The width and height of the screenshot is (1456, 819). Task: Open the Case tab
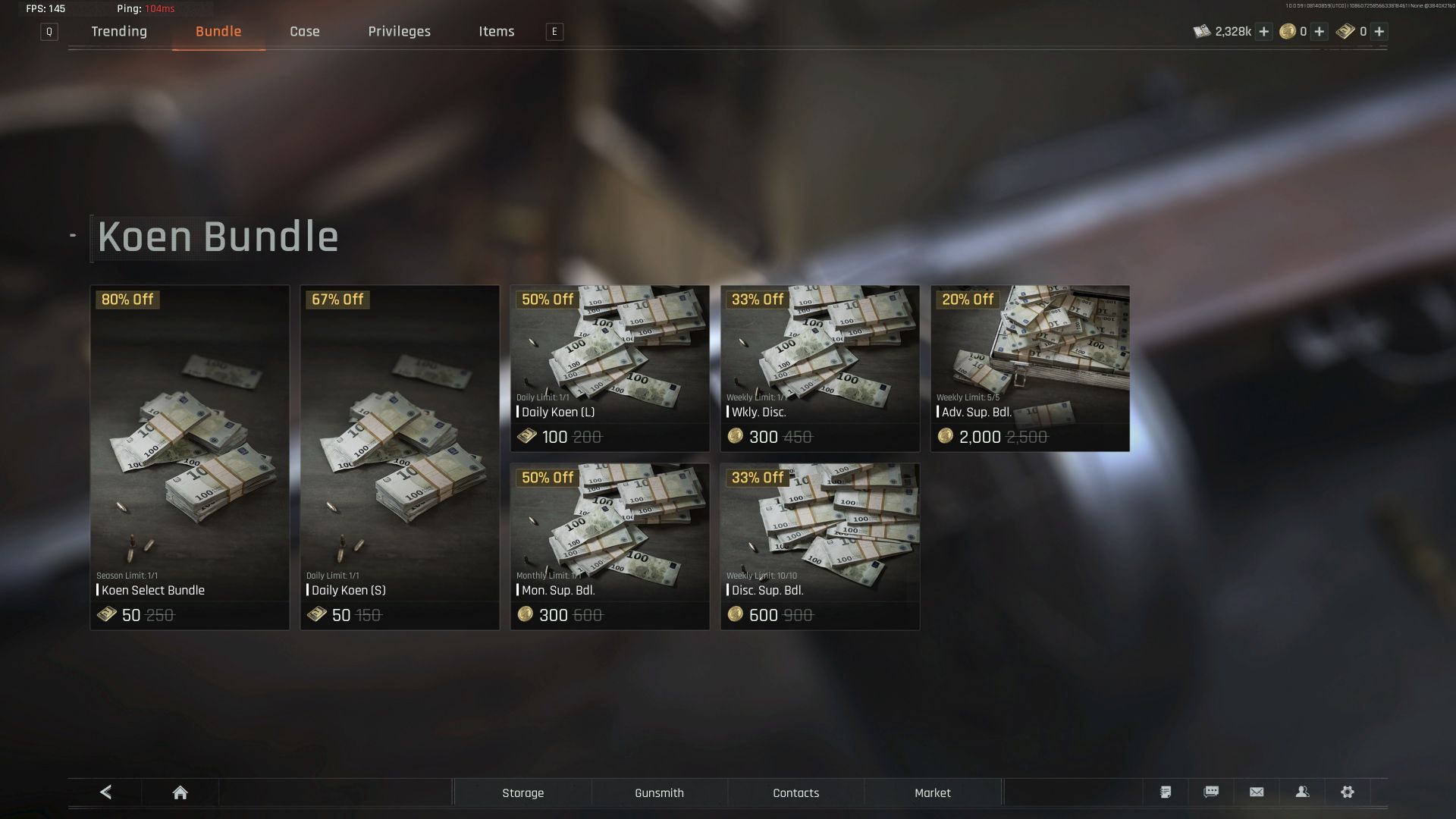pyautogui.click(x=304, y=31)
